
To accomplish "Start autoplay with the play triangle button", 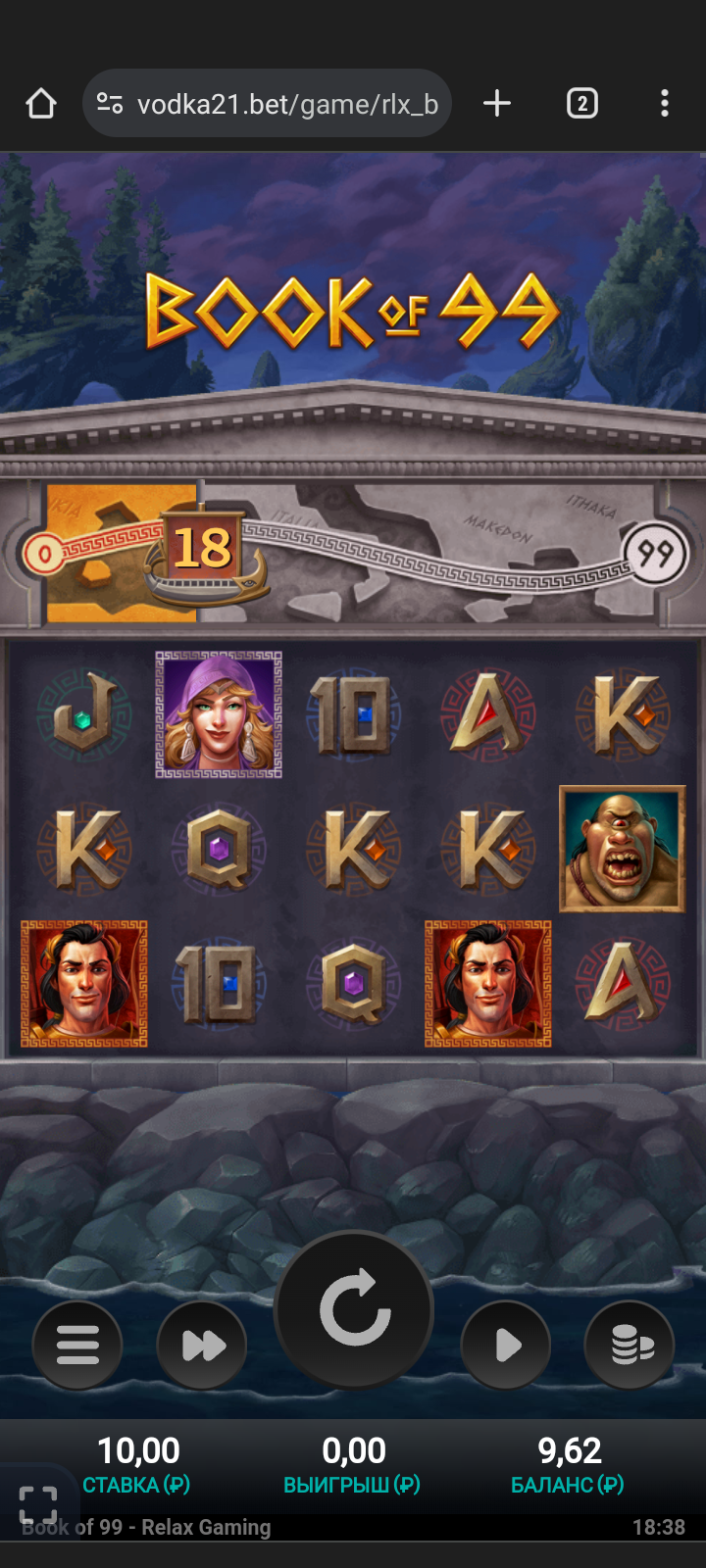I will click(x=506, y=1345).
